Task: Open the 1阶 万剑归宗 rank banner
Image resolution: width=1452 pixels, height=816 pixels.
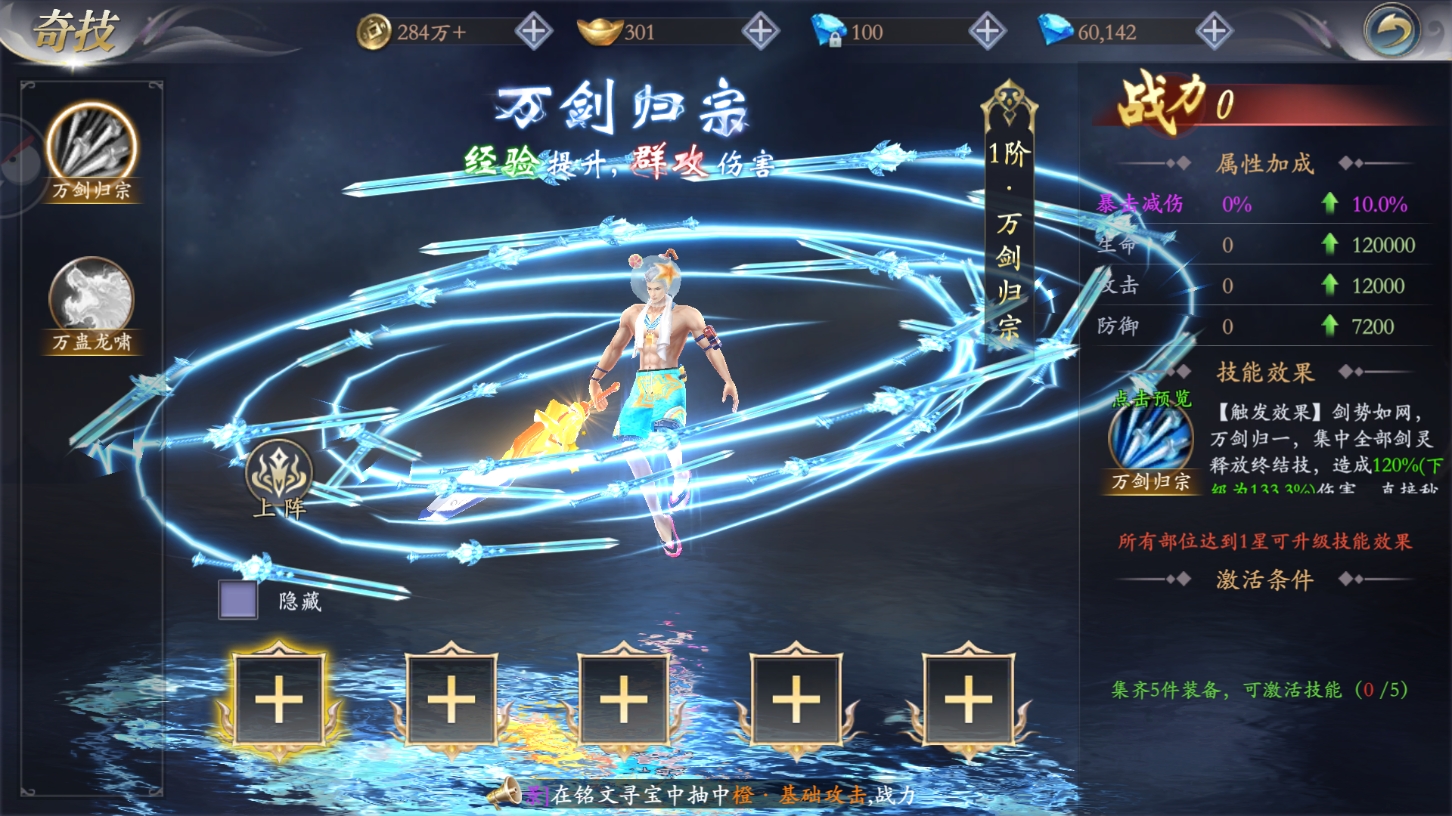Action: [x=1007, y=225]
